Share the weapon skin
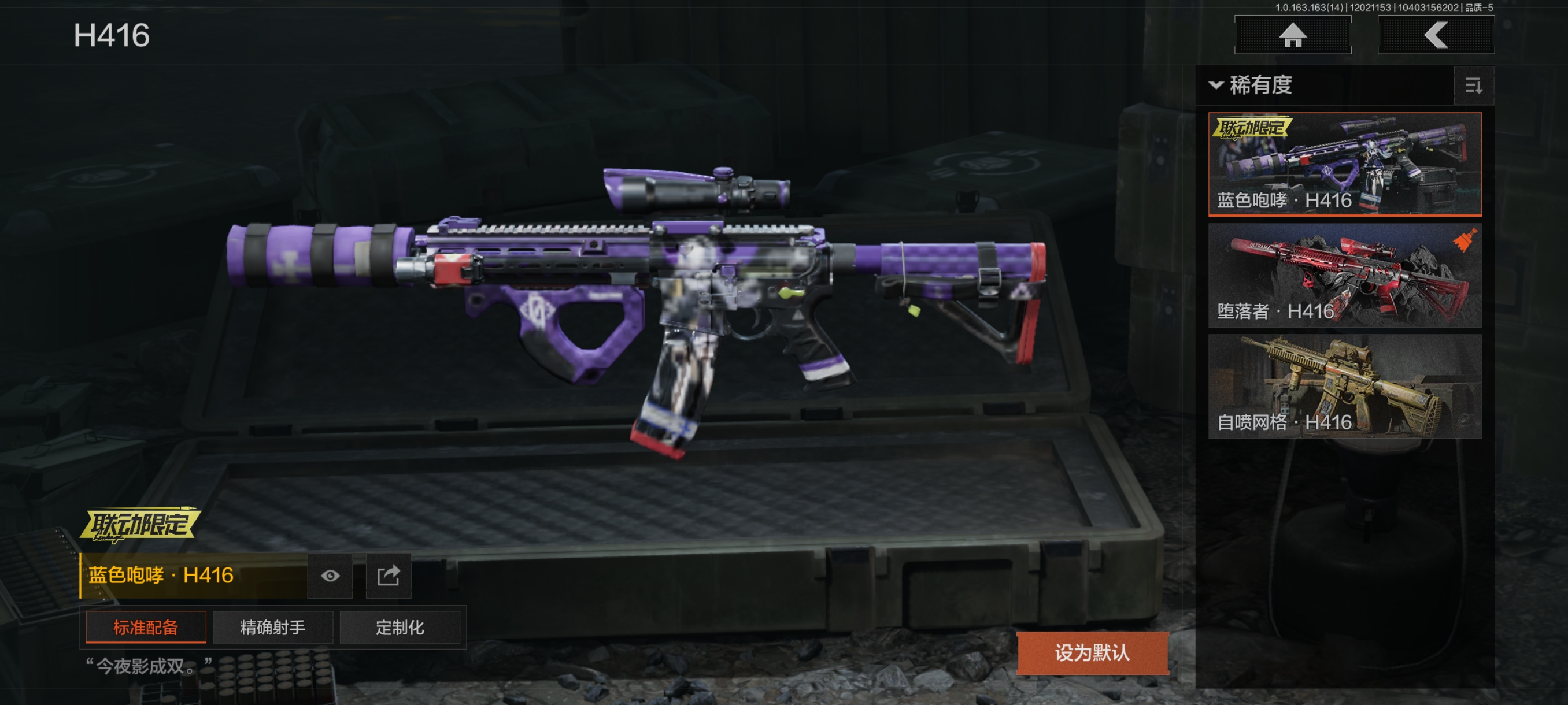The height and width of the screenshot is (705, 1568). 388,576
